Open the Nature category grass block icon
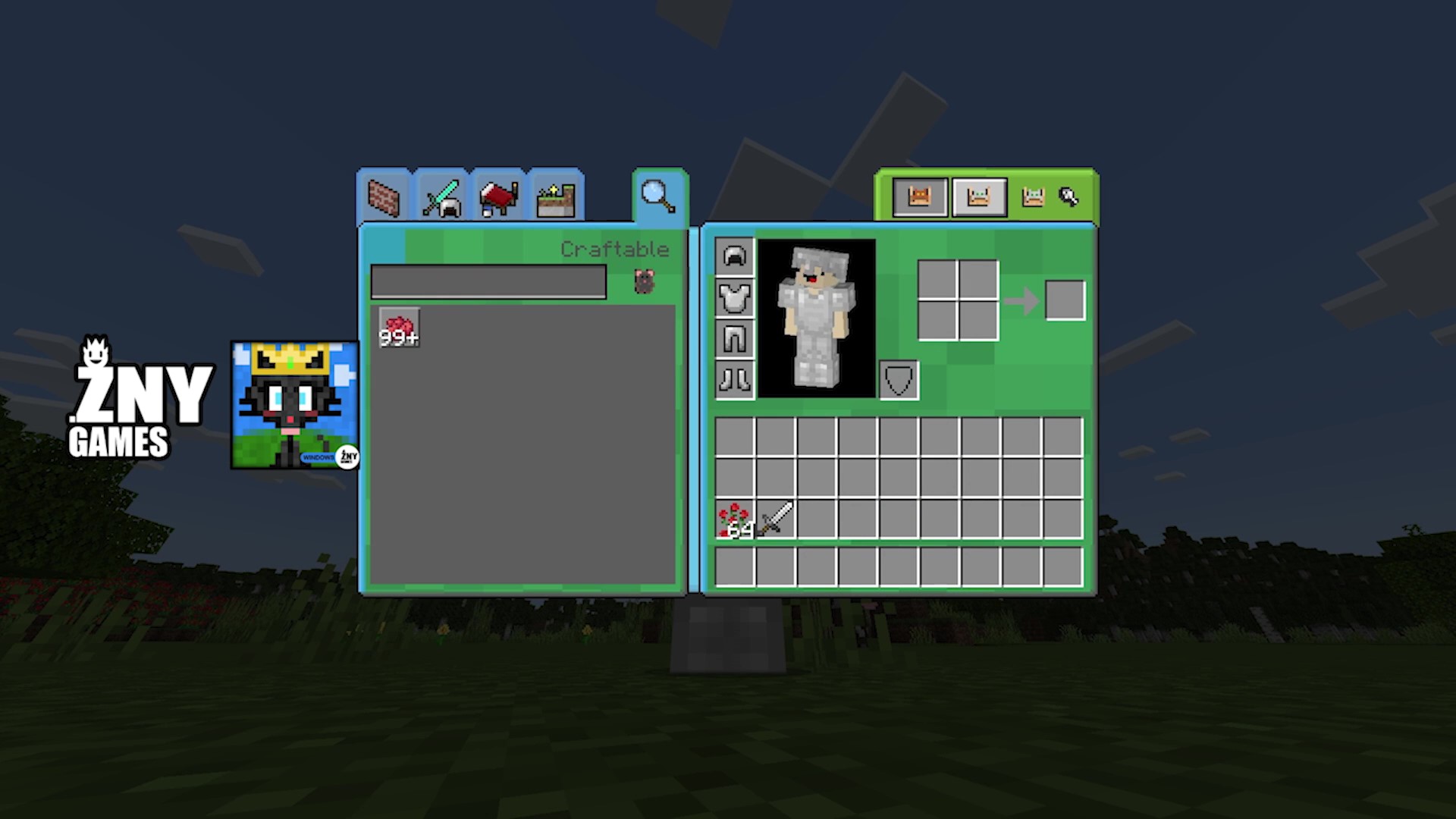The image size is (1456, 819). coord(554,199)
